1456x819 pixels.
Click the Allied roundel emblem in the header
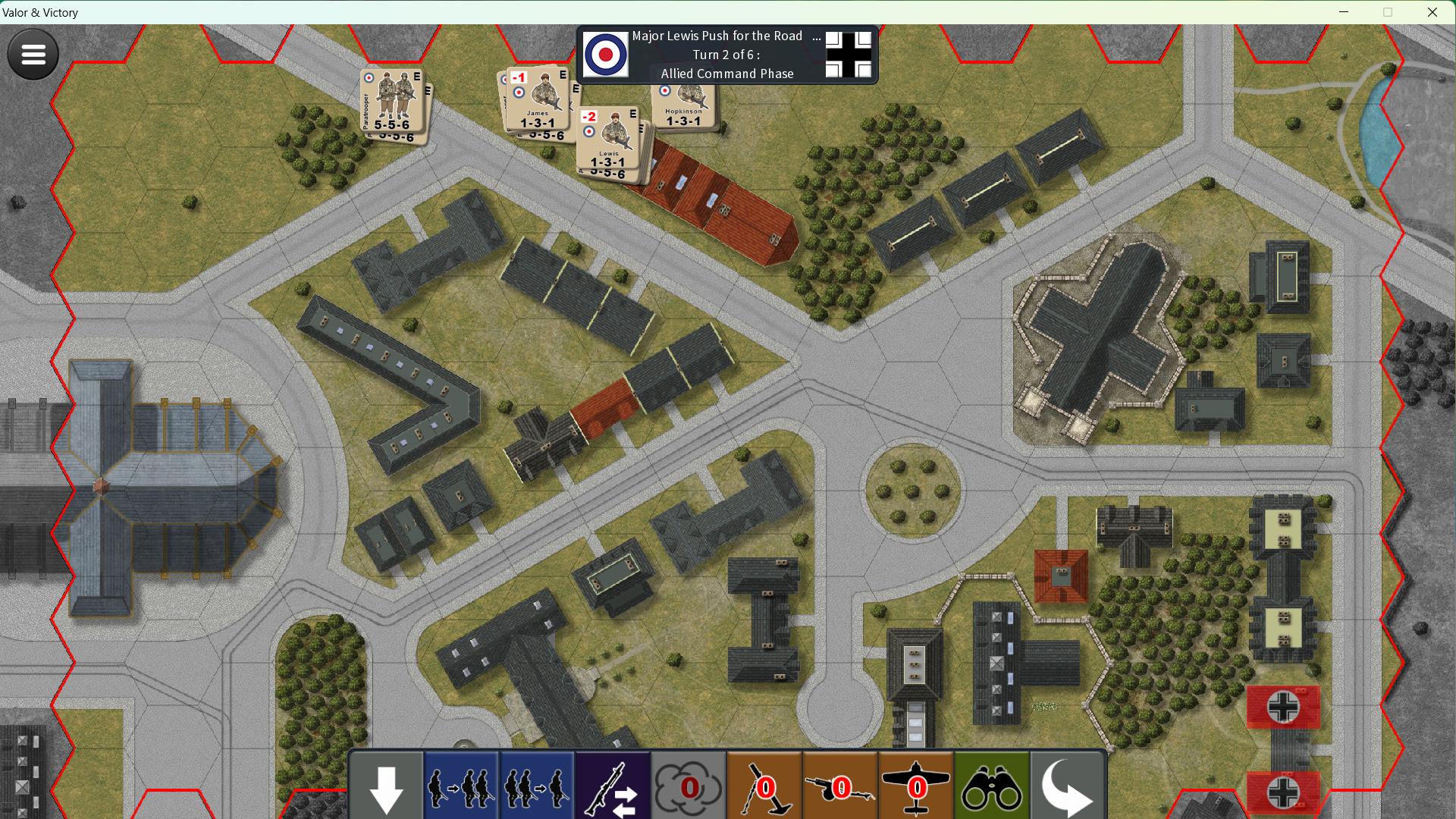(x=607, y=55)
